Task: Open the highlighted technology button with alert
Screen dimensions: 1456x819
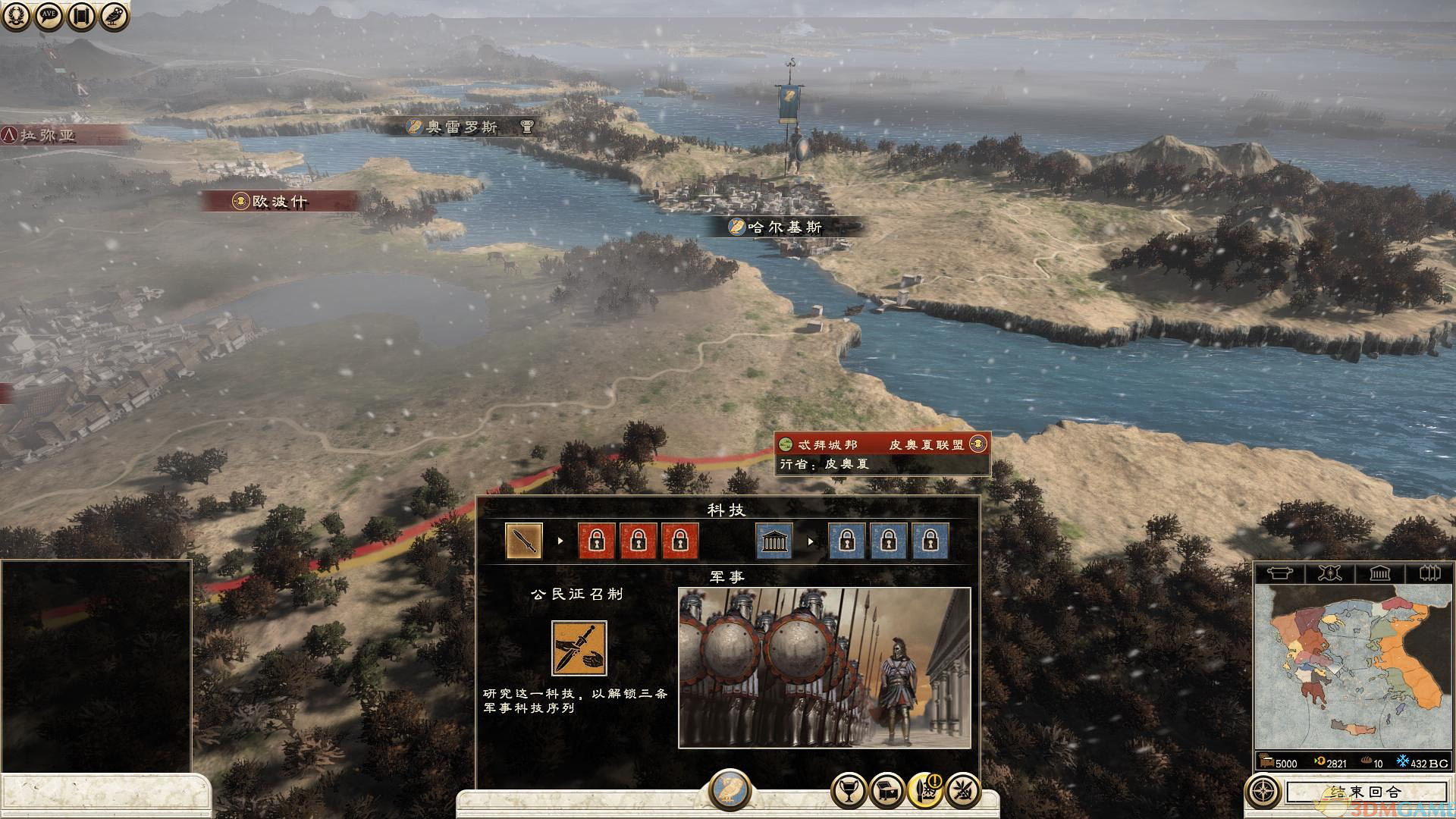Action: coord(925,791)
